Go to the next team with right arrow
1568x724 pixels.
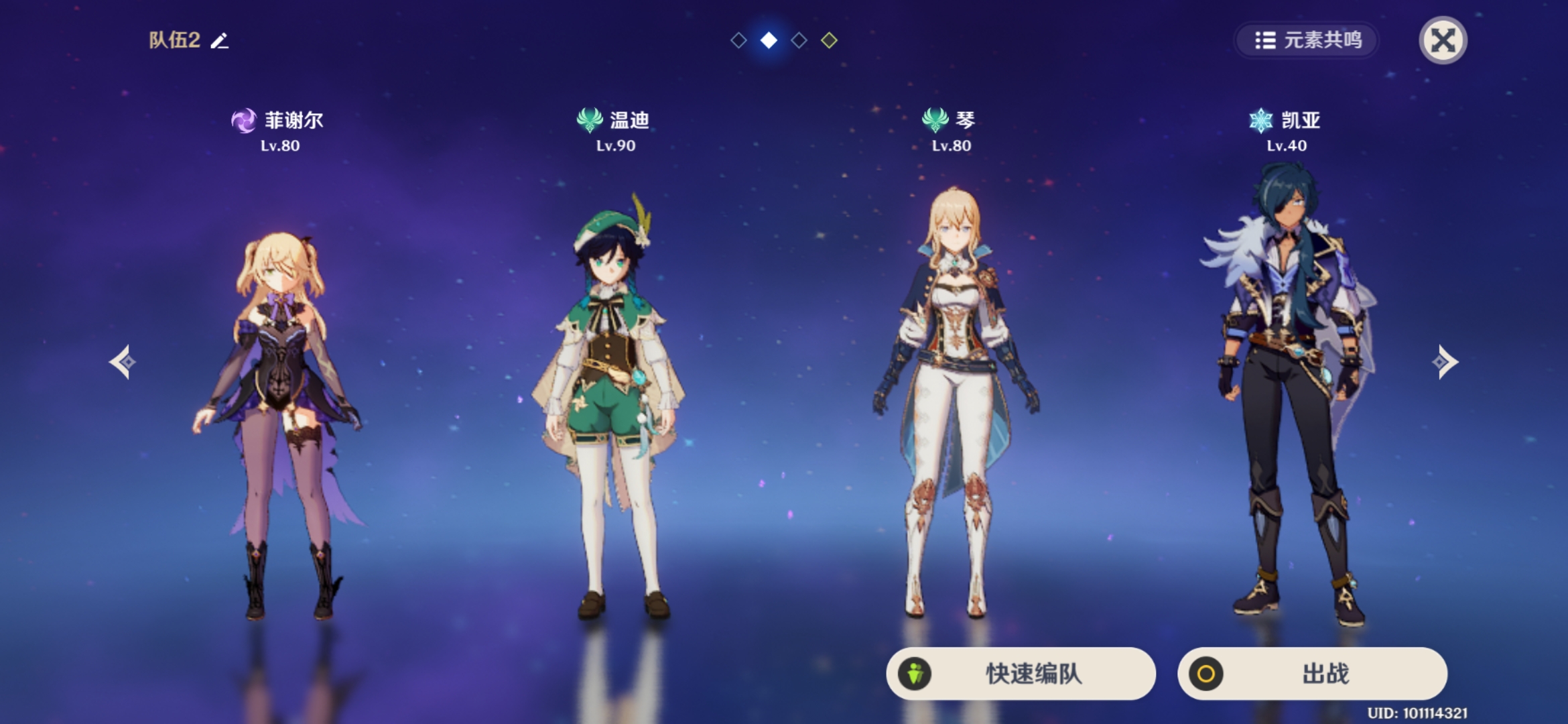[1444, 362]
